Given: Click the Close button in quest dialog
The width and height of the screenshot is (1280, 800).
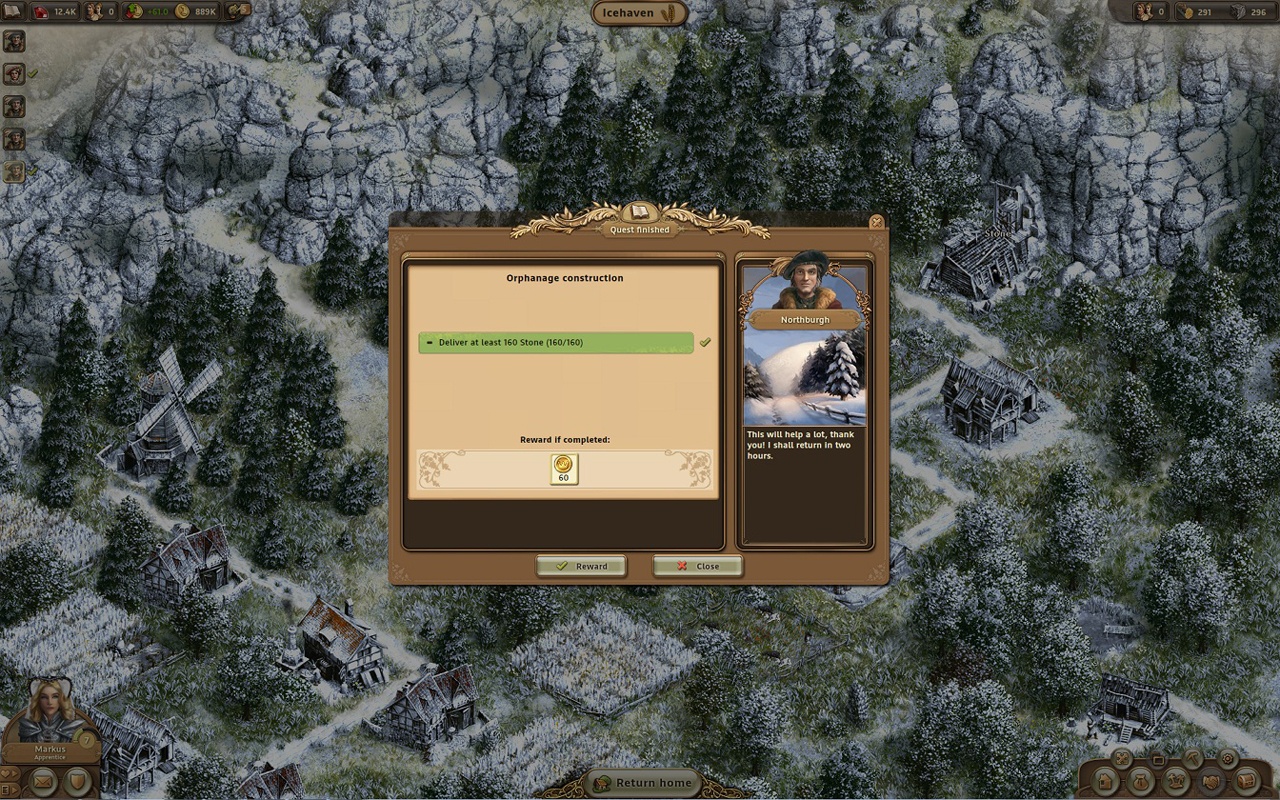Looking at the screenshot, I should (x=698, y=566).
